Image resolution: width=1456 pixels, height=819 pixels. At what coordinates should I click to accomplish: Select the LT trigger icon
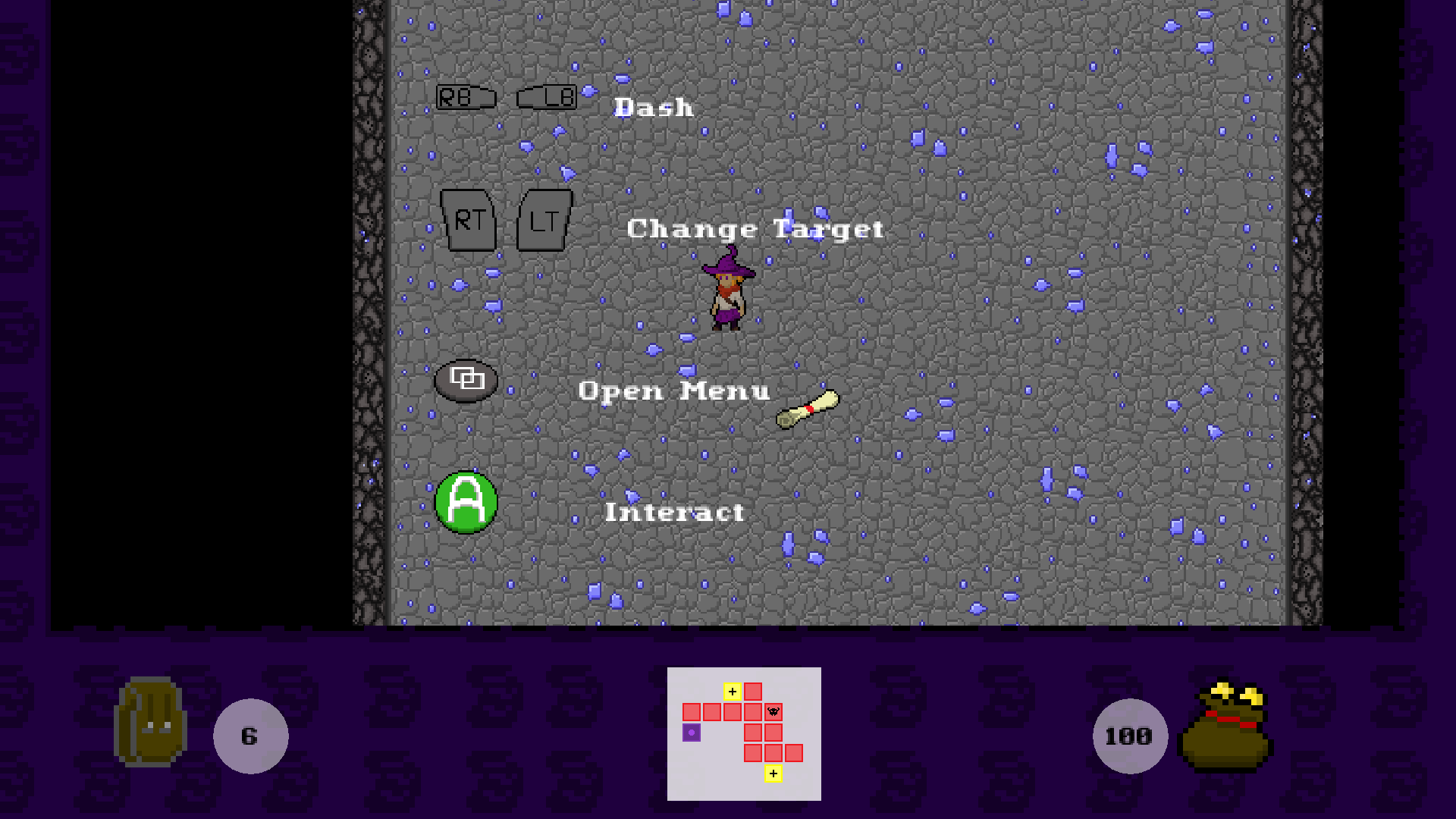pyautogui.click(x=543, y=221)
